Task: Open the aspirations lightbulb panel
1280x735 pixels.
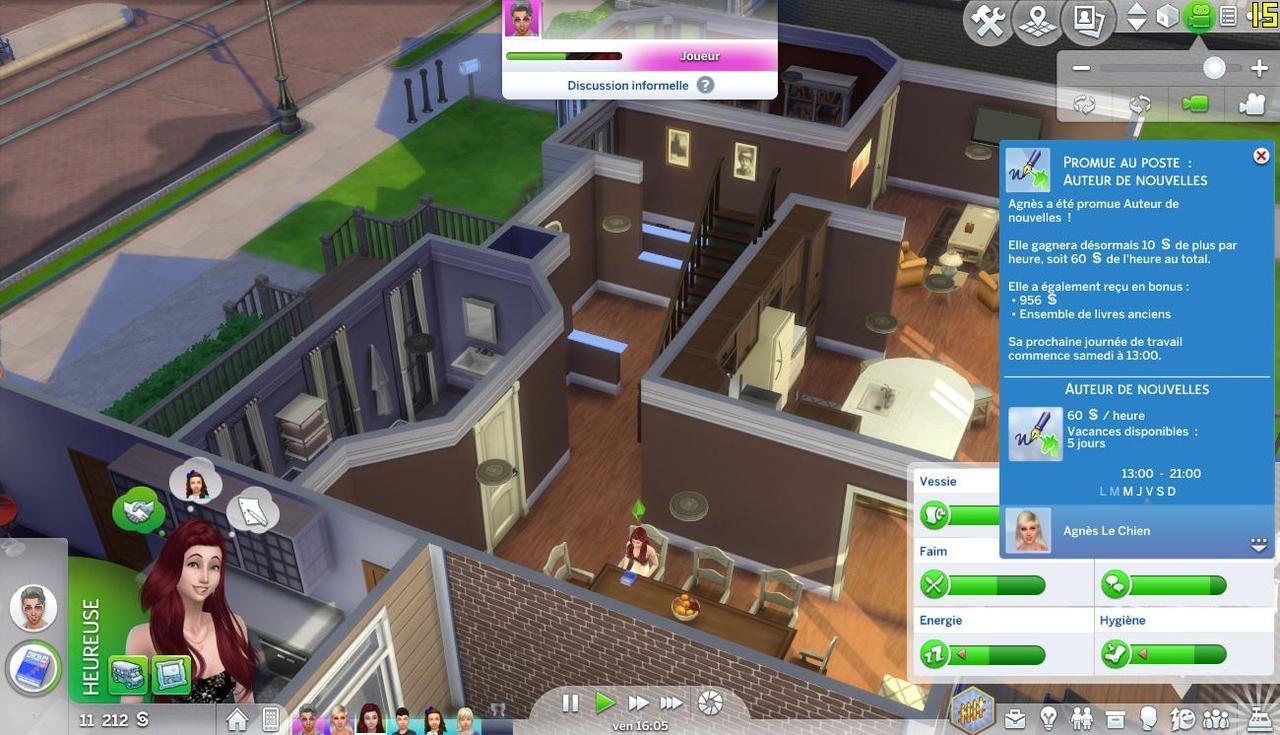Action: tap(1048, 717)
